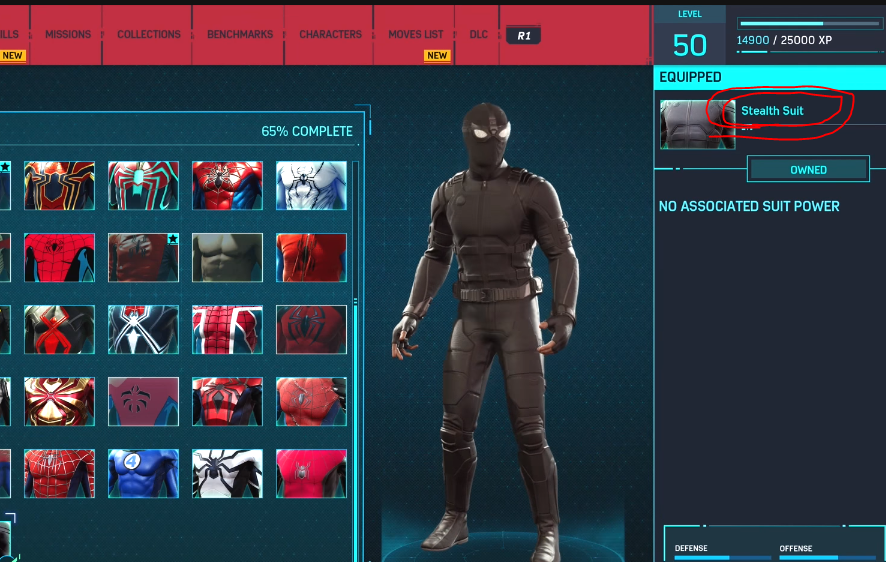Pick the black suit with white spider emblem
This screenshot has height=562, width=886.
(x=143, y=330)
